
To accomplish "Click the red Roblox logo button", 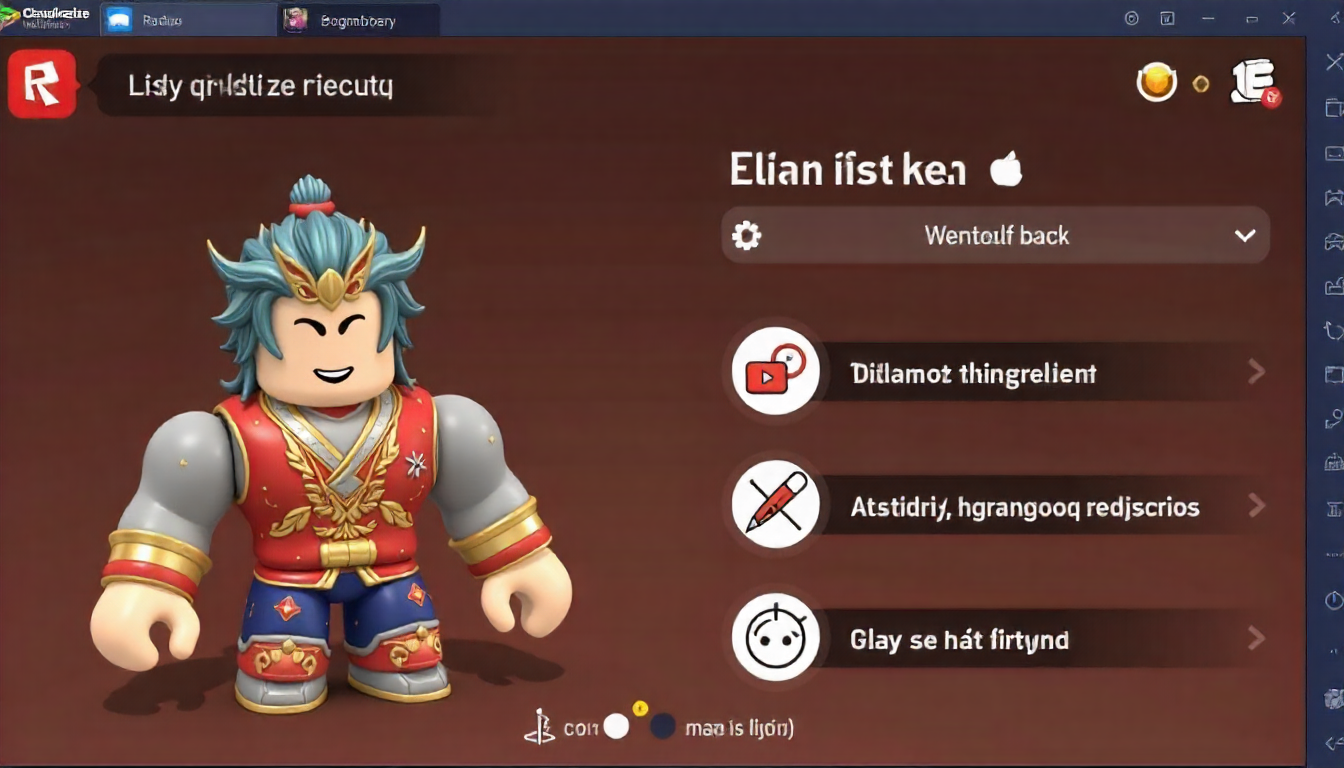I will (x=41, y=85).
